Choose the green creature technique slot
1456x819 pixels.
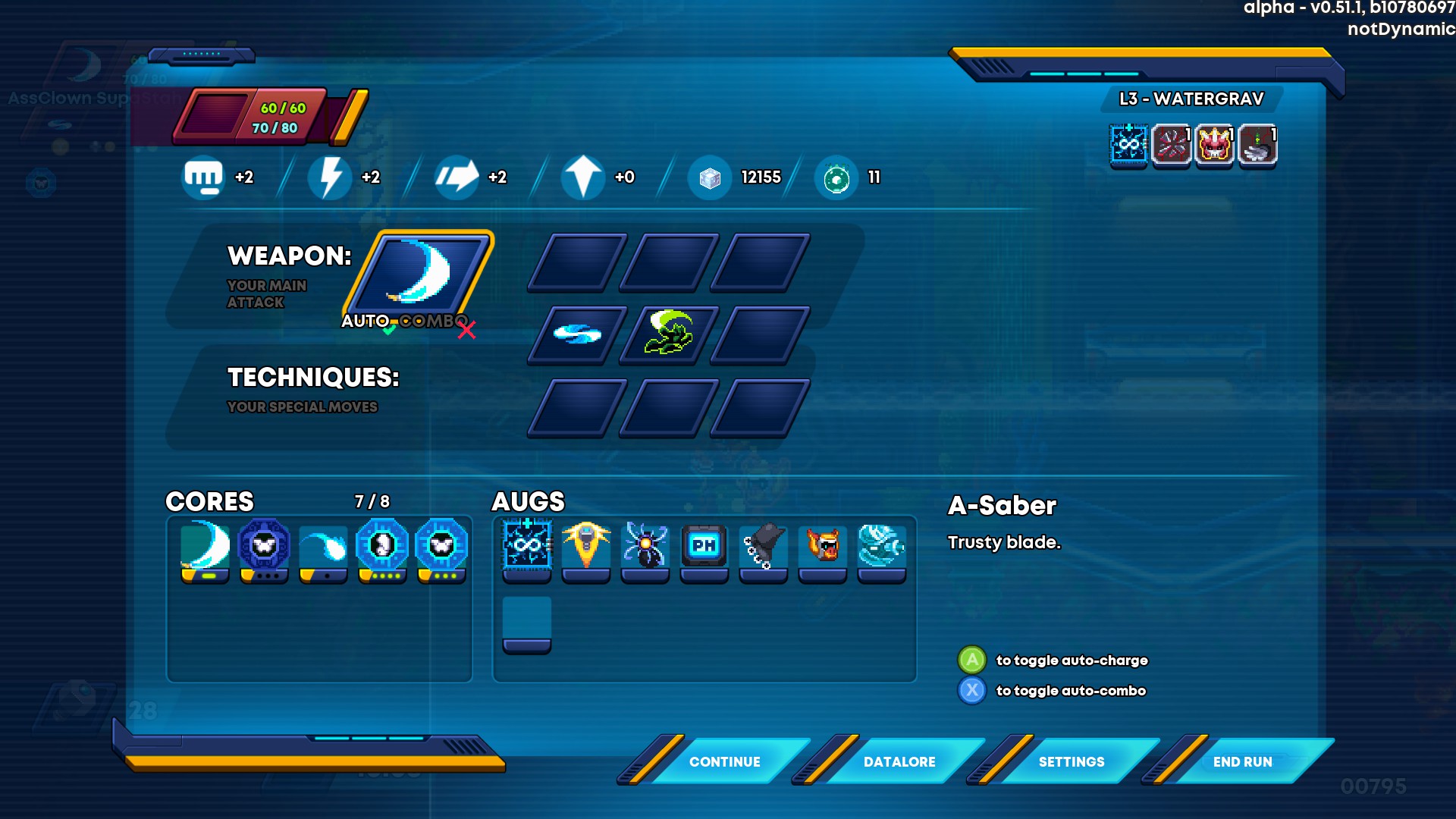click(668, 334)
